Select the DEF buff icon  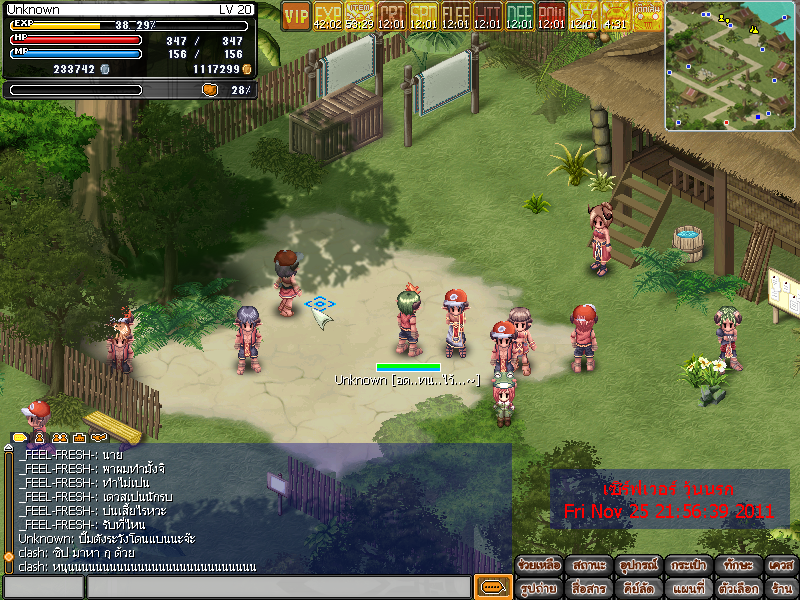(x=520, y=15)
